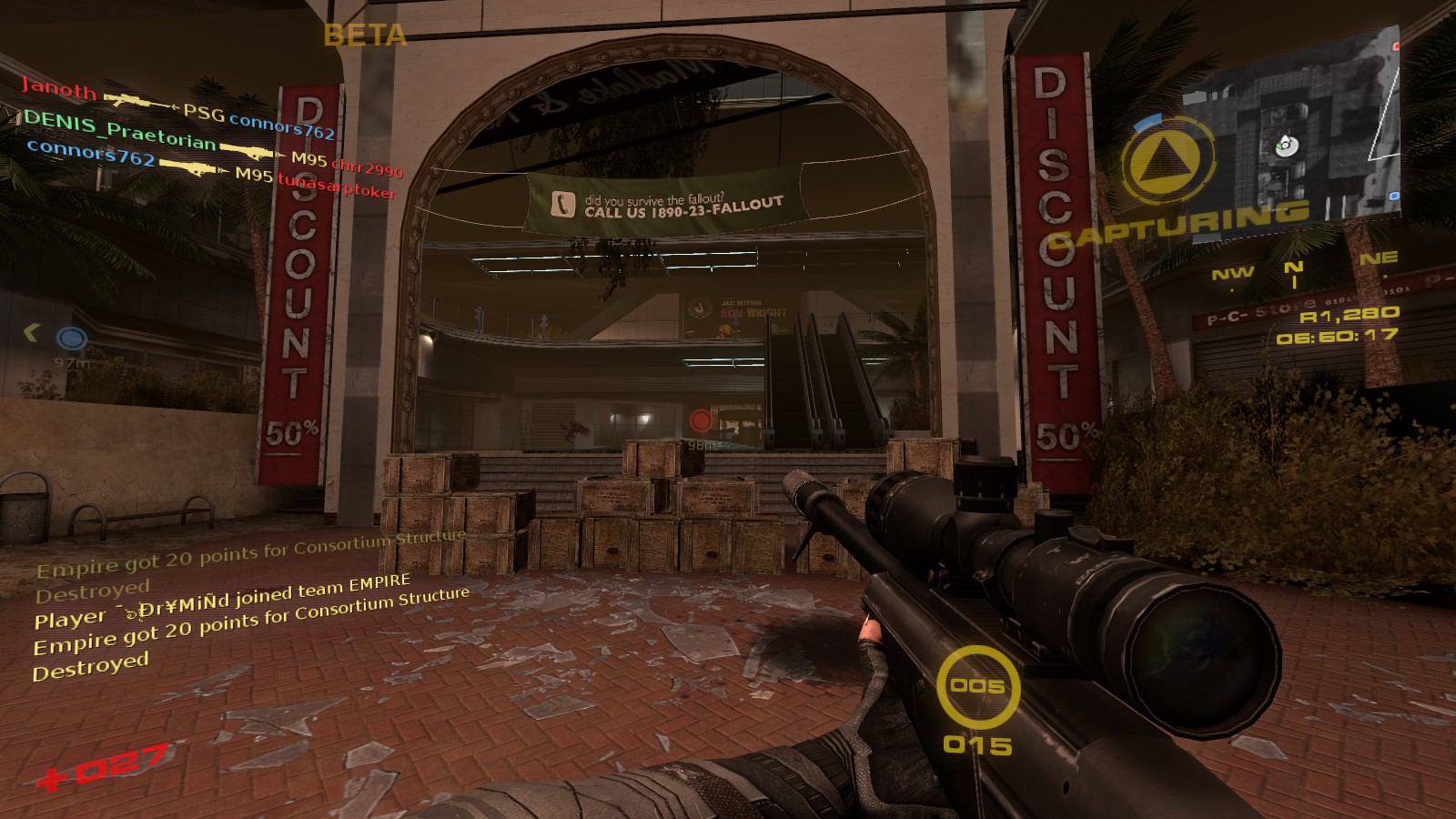1456x819 pixels.
Task: Click the Janoth PSG kill feed entry
Action: point(177,110)
